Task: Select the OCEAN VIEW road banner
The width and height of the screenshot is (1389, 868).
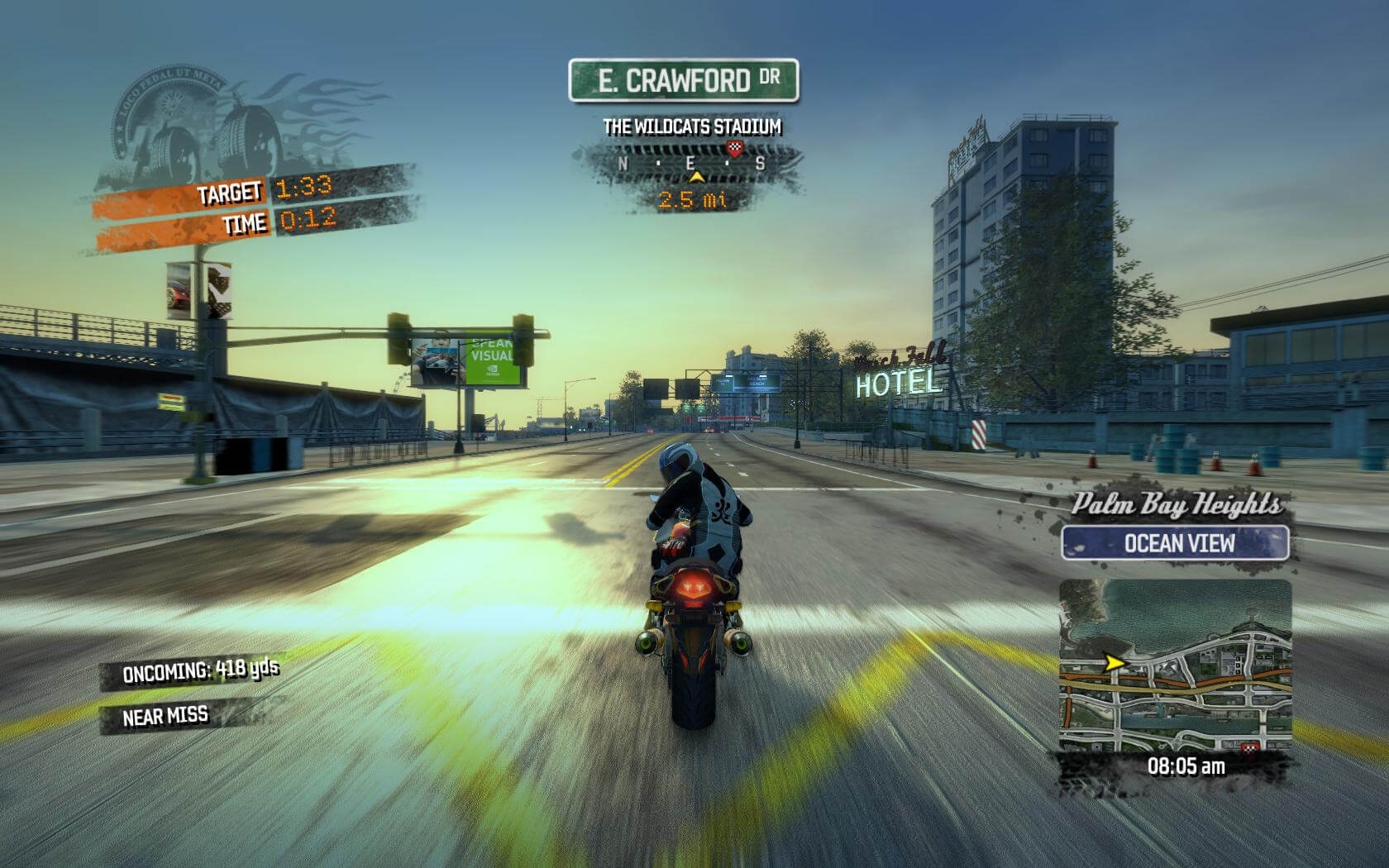Action: 1179,543
